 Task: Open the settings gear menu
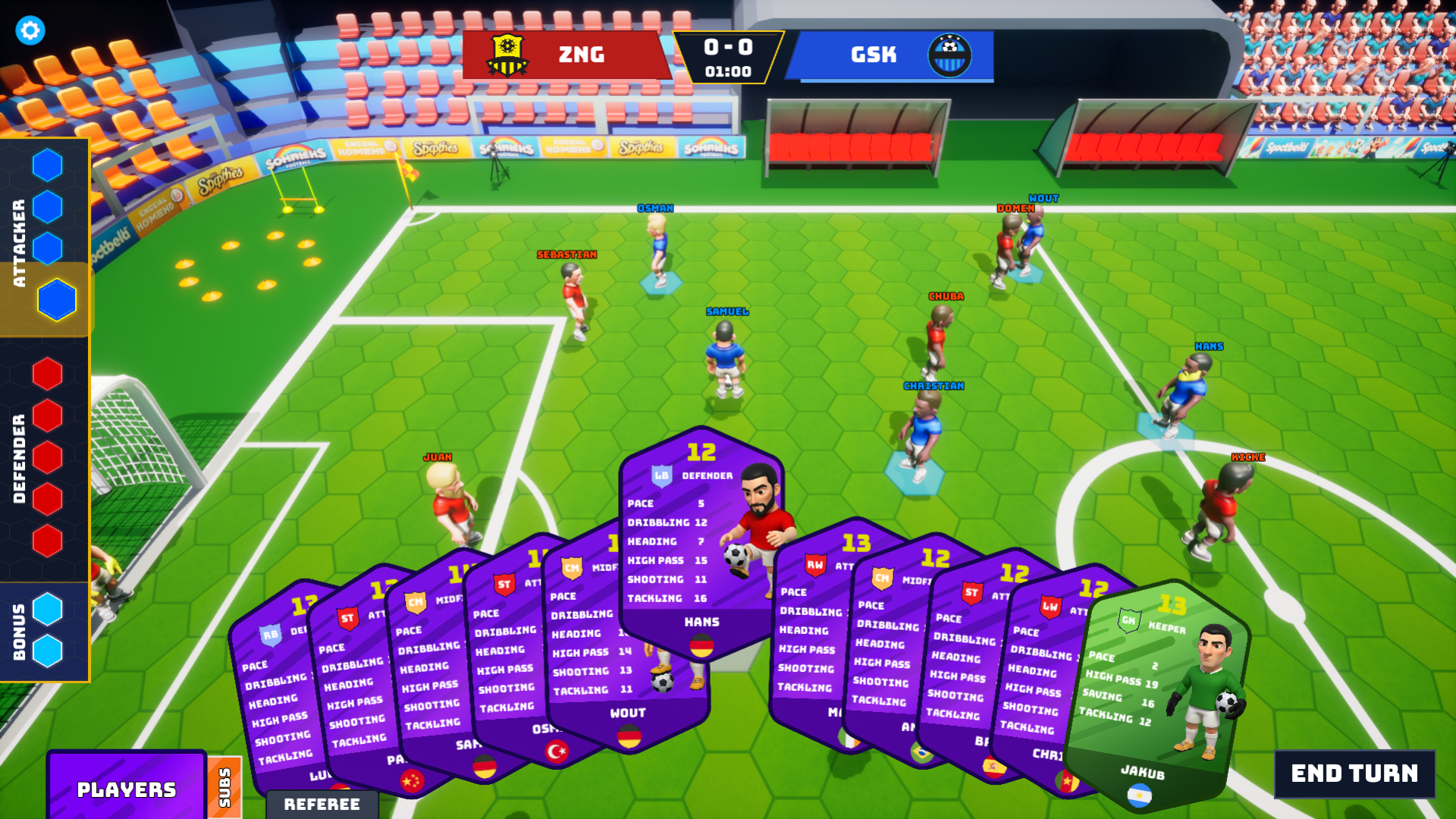[x=30, y=30]
